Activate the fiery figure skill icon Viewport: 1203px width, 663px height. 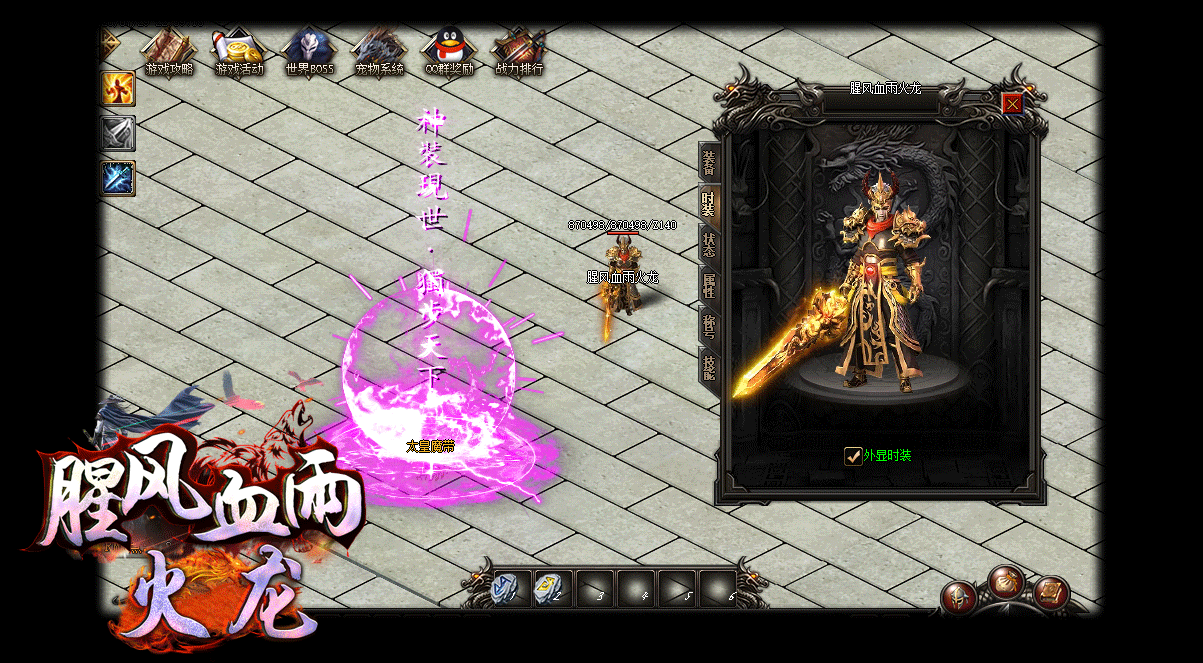click(118, 89)
